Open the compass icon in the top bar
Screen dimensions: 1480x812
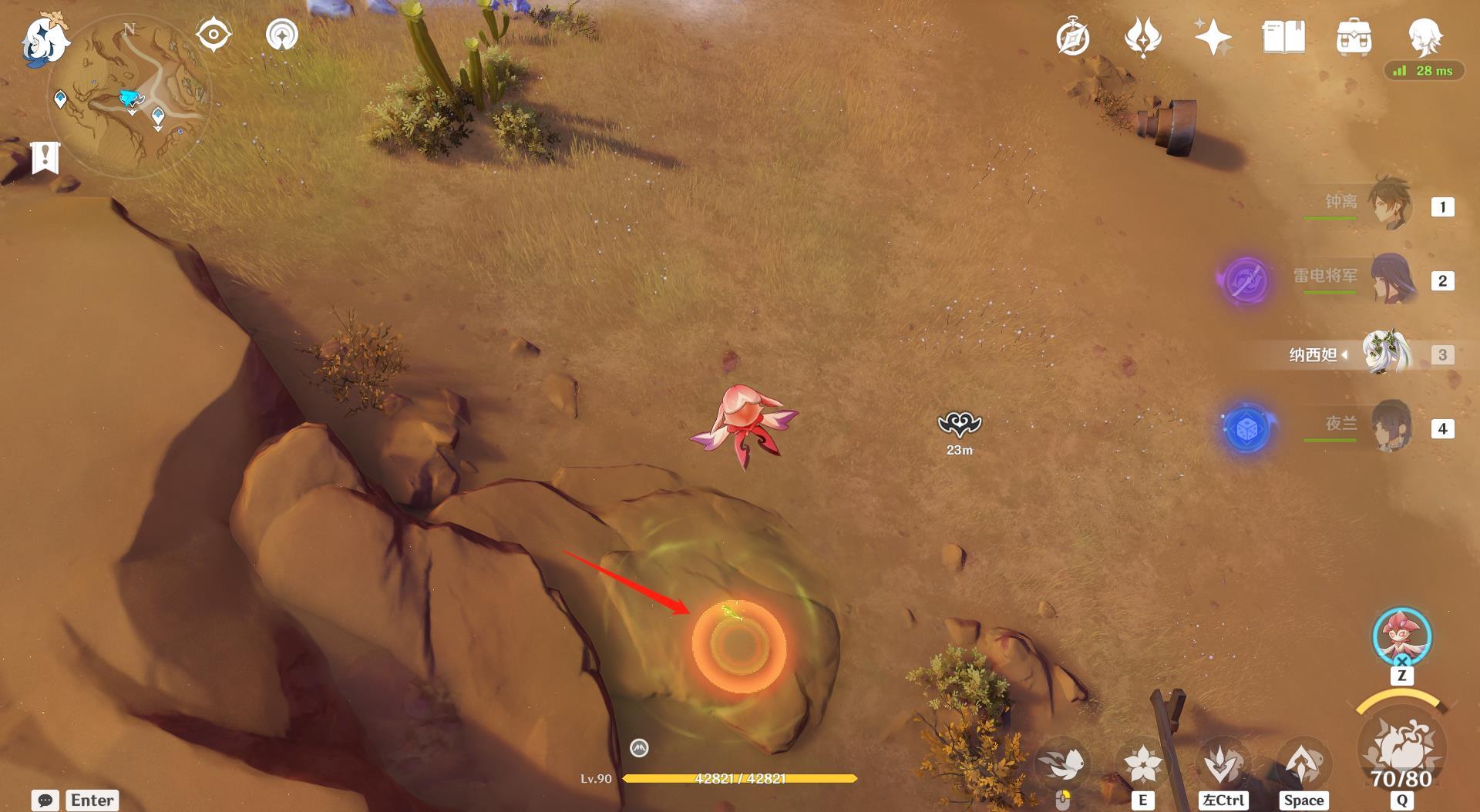coord(1072,38)
